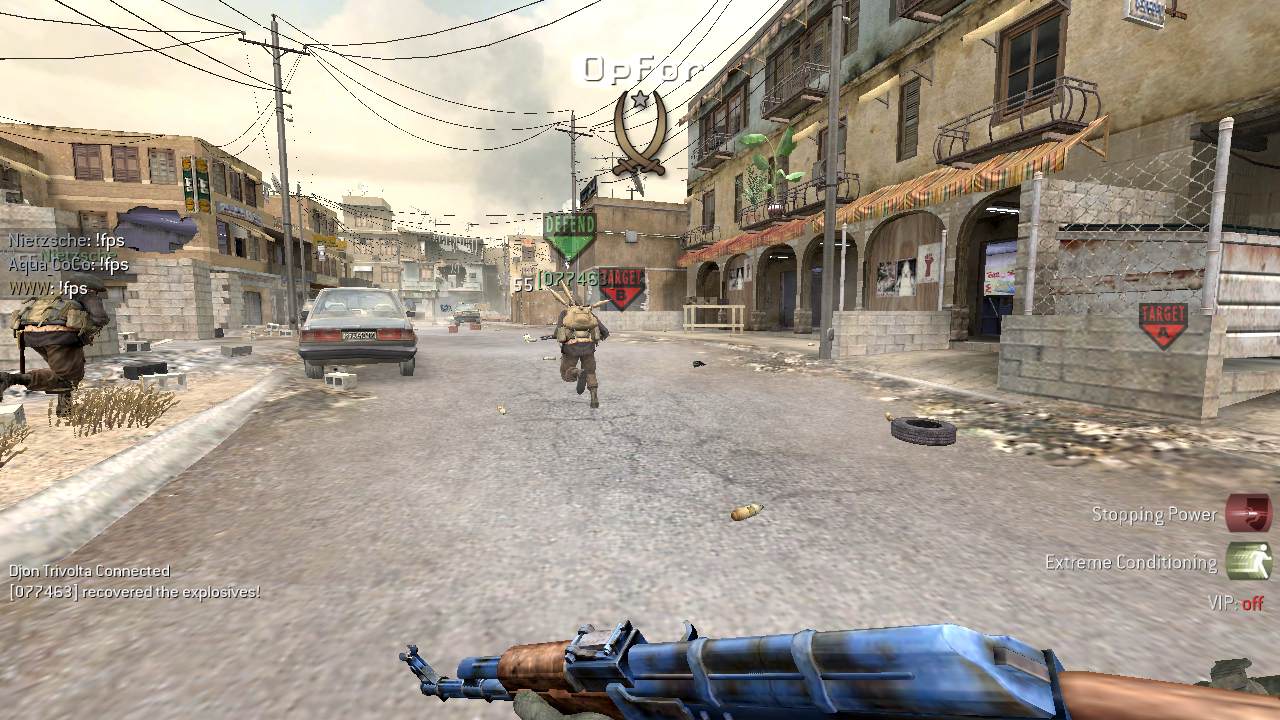Toggle the VIP off indicator
Image resolution: width=1280 pixels, height=720 pixels.
coord(1236,603)
